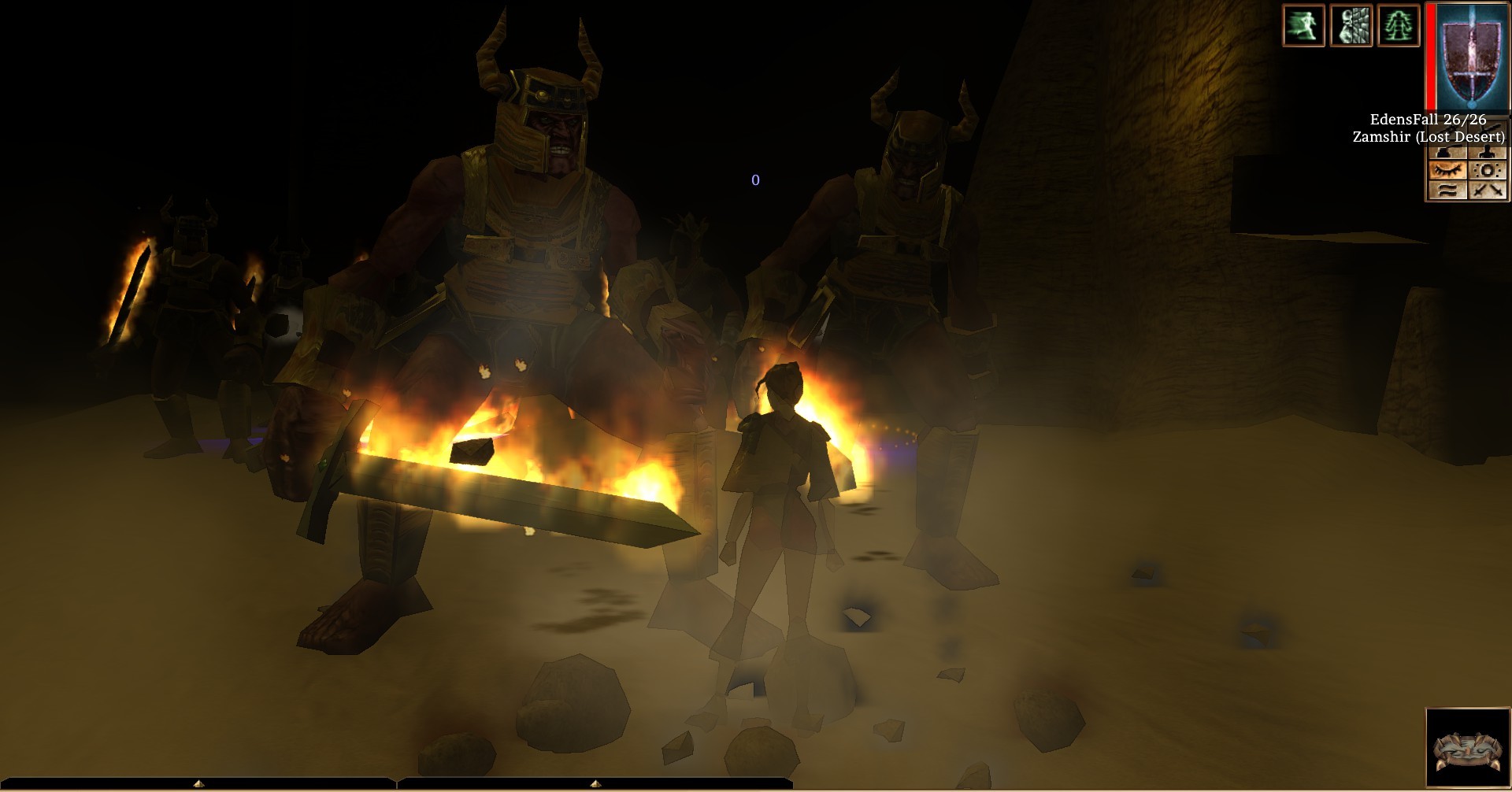Click the EdensFall character portrait
Screen dimensions: 1512x792
[1469, 57]
